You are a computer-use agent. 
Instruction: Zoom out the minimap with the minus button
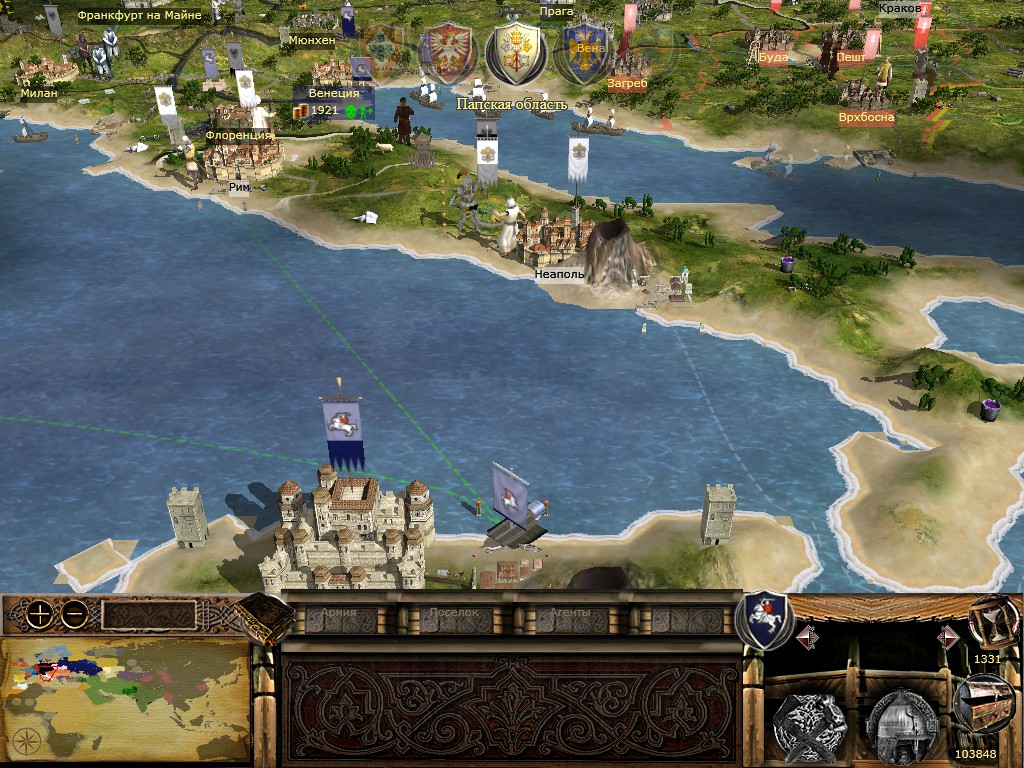pyautogui.click(x=73, y=616)
